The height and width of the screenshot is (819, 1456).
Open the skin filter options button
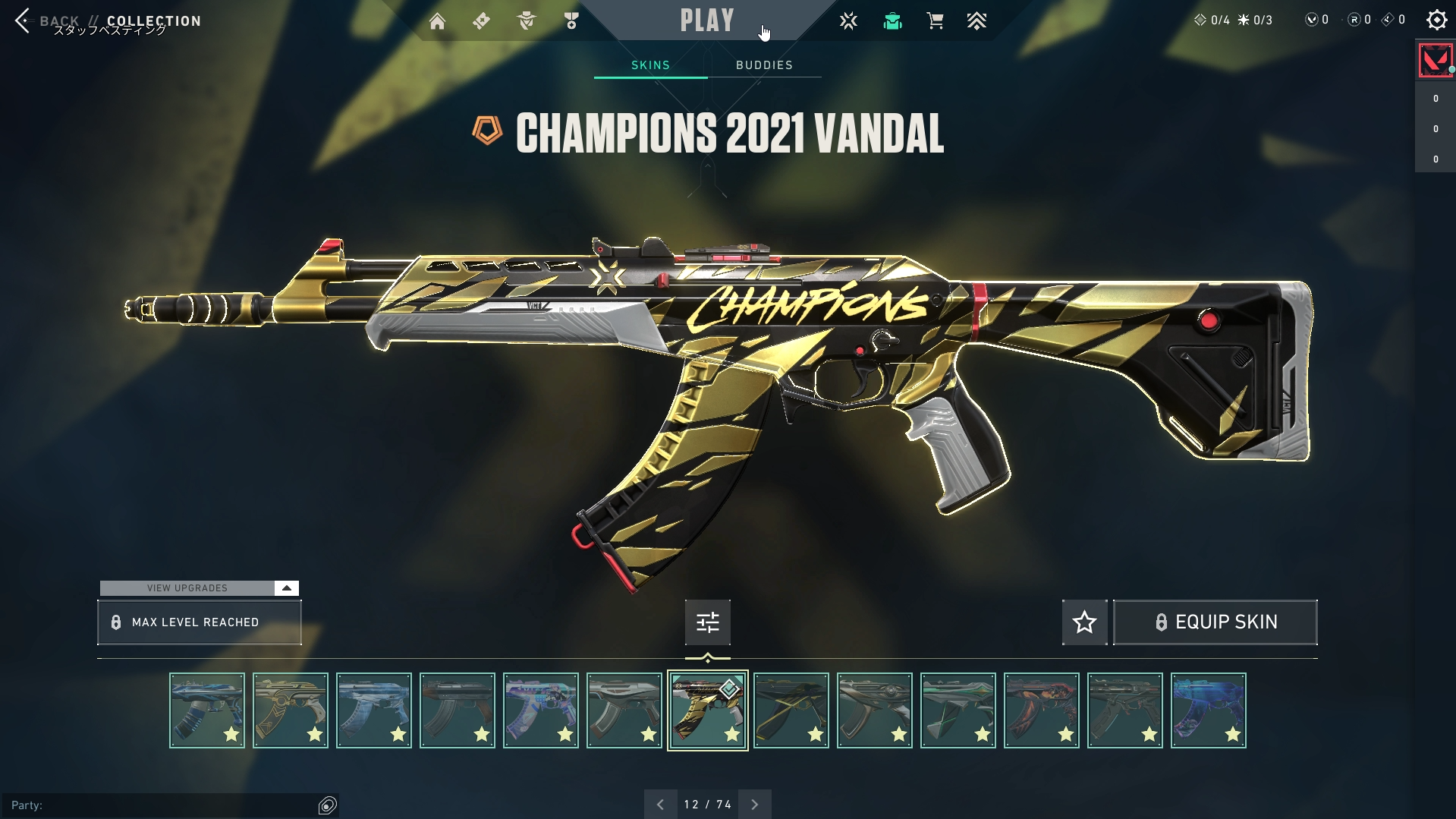tap(707, 622)
